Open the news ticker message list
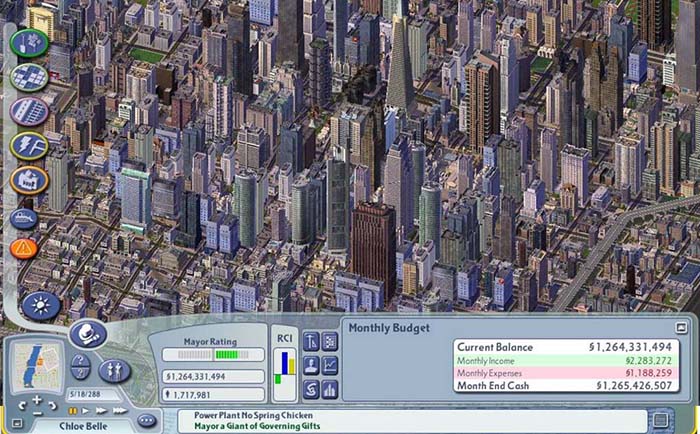The image size is (700, 434). point(660,419)
